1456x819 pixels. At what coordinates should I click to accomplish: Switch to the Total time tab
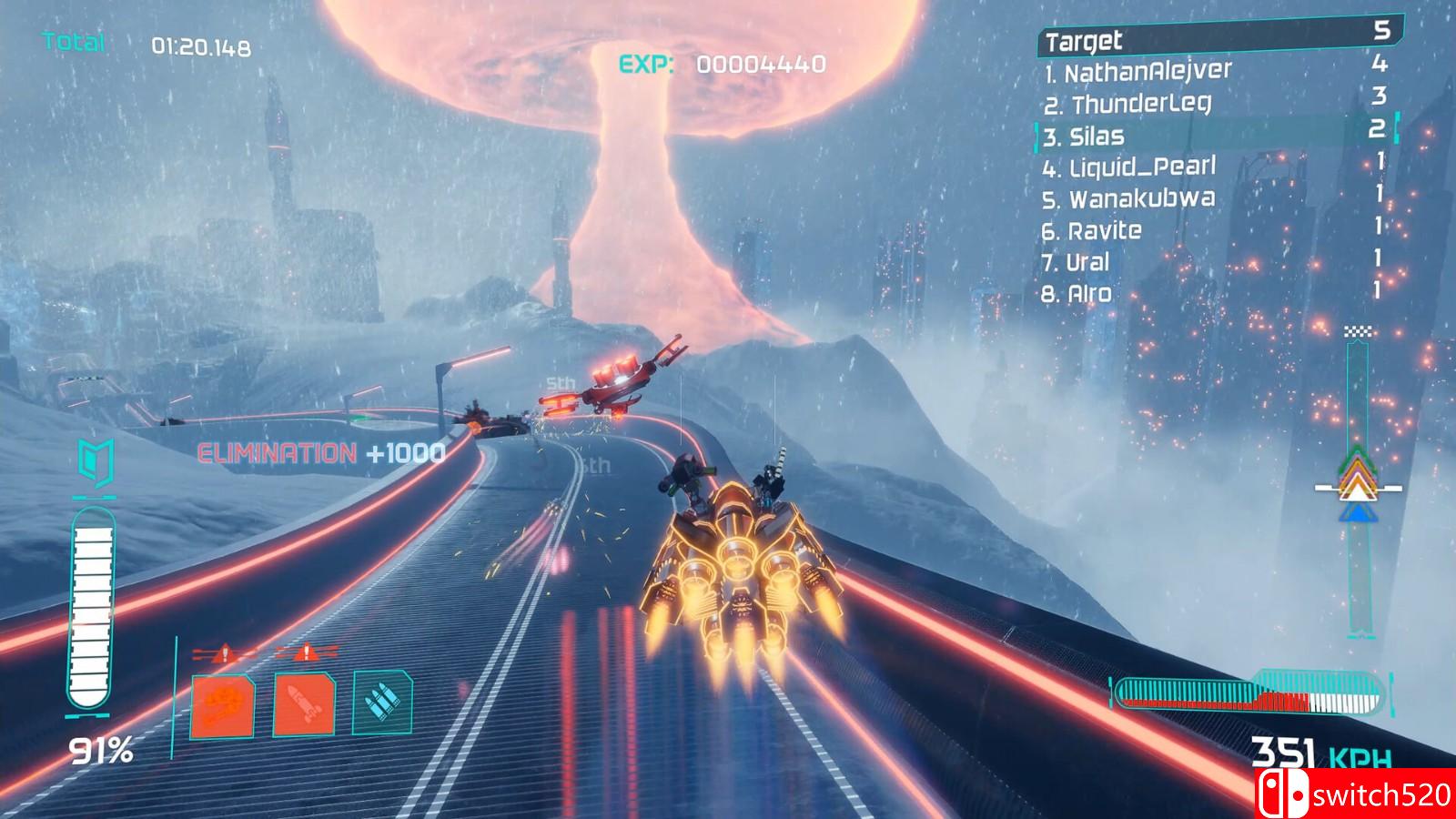[73, 39]
